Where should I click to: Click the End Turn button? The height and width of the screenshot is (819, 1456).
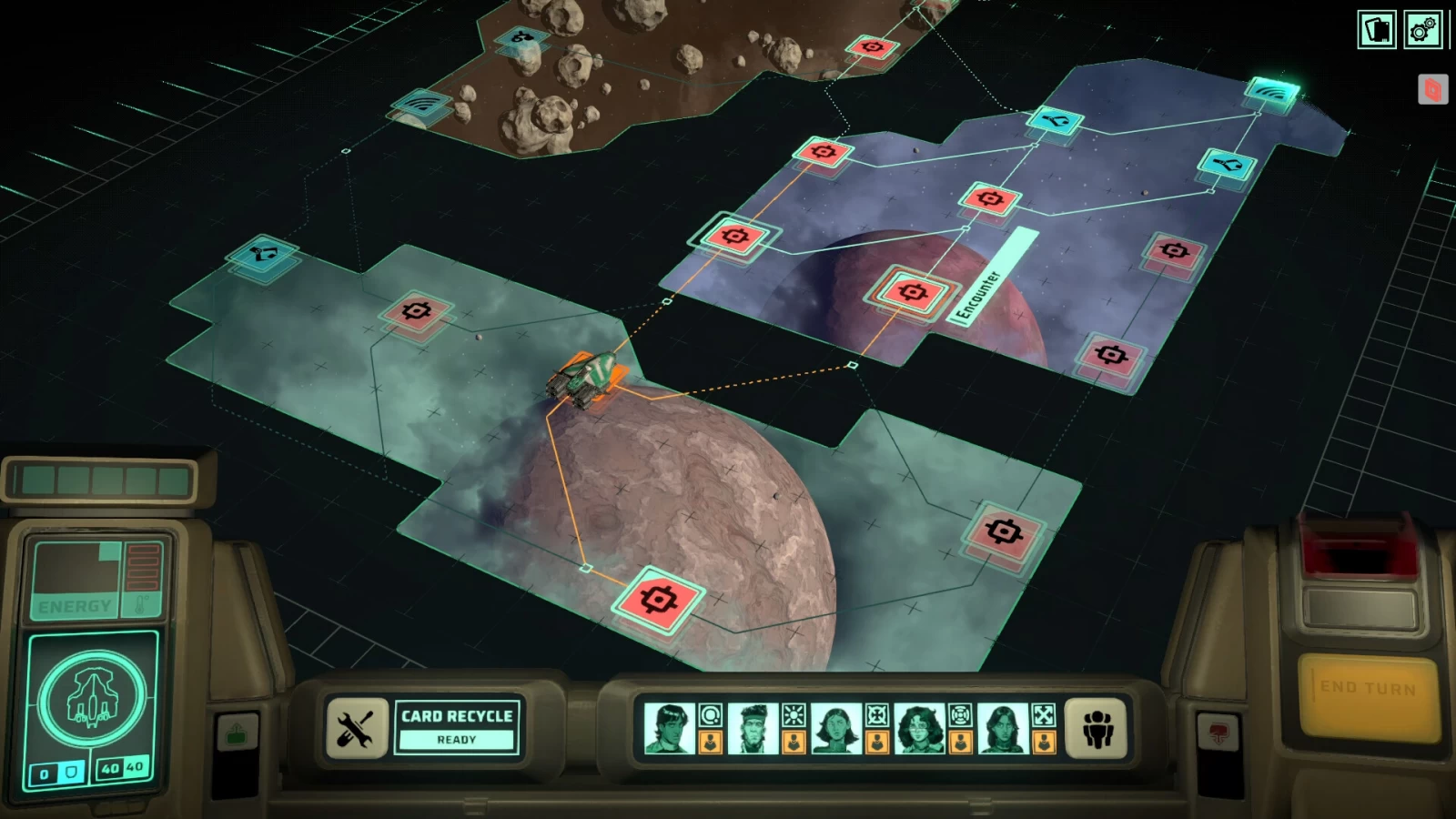pos(1368,689)
